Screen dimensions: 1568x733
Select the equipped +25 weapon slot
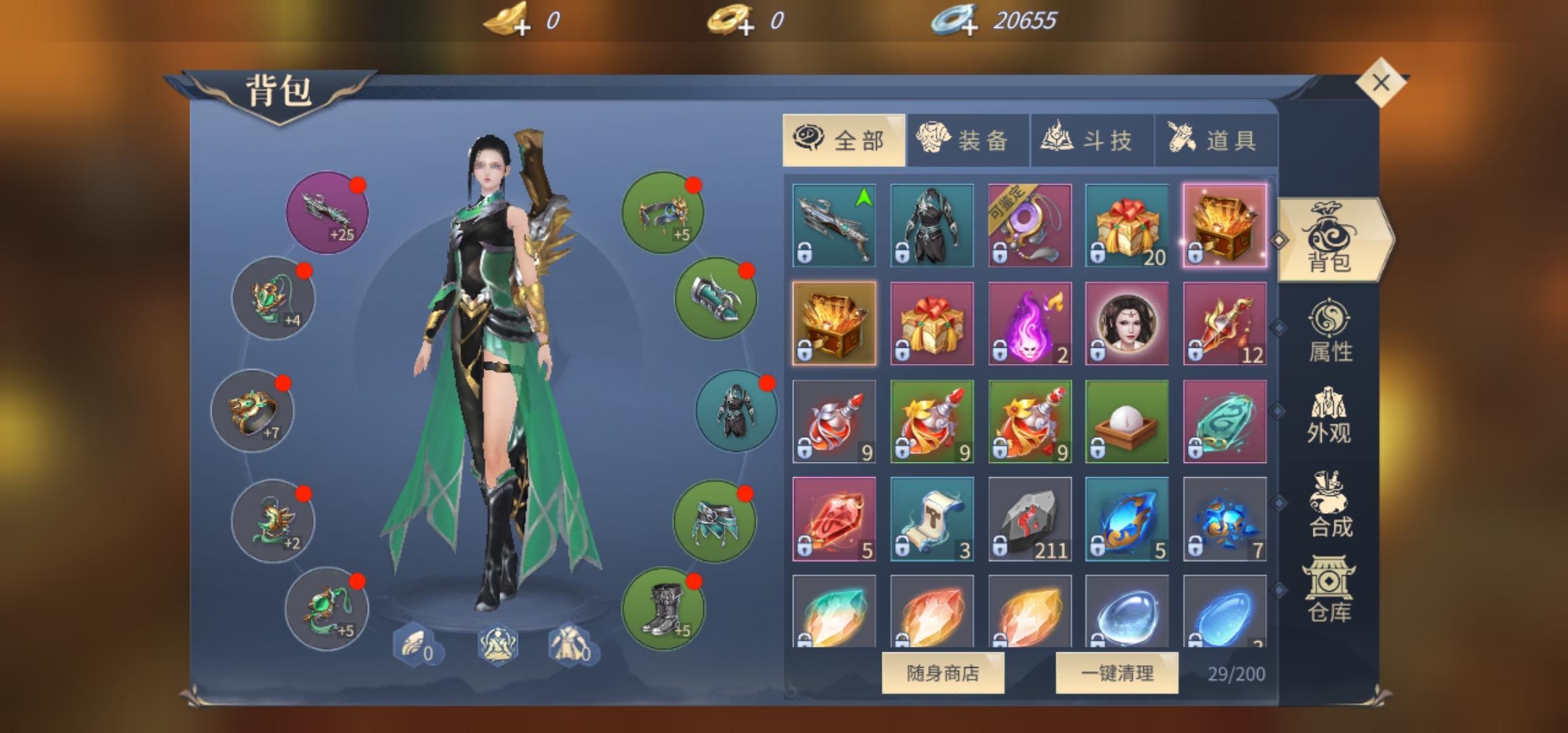[327, 212]
